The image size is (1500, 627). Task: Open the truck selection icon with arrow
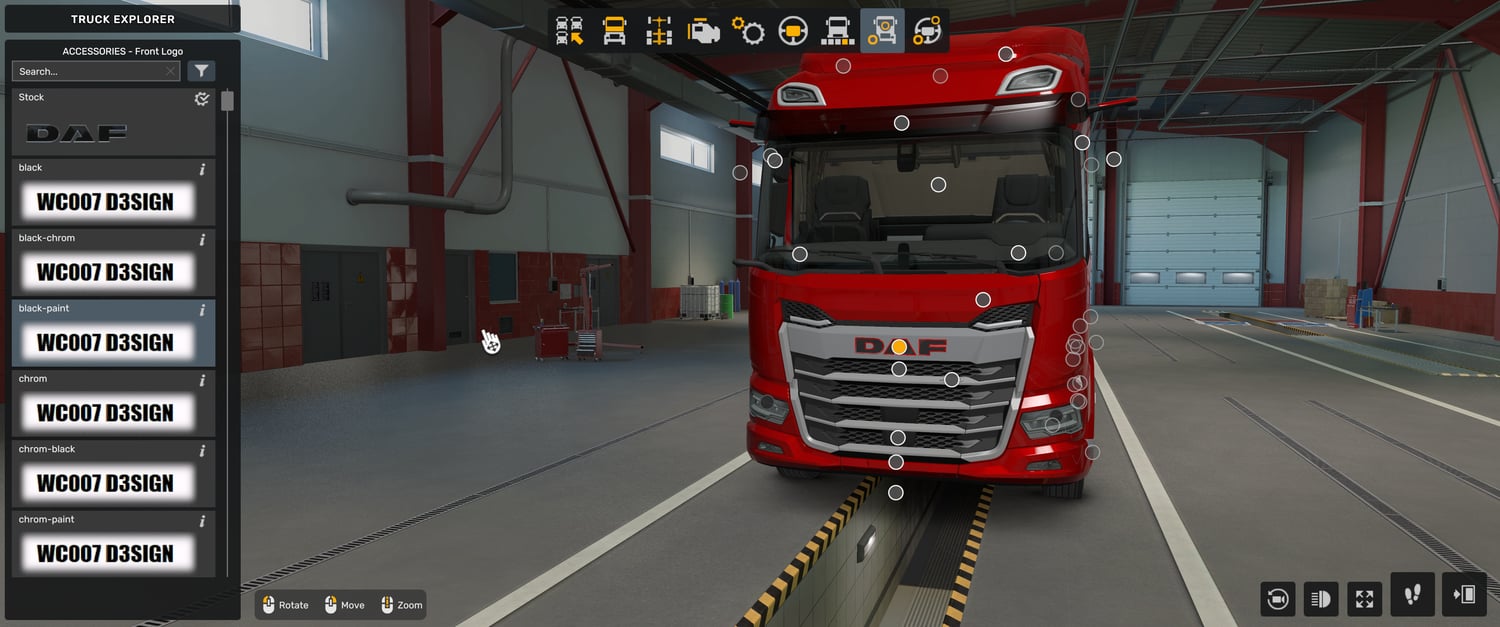click(570, 31)
